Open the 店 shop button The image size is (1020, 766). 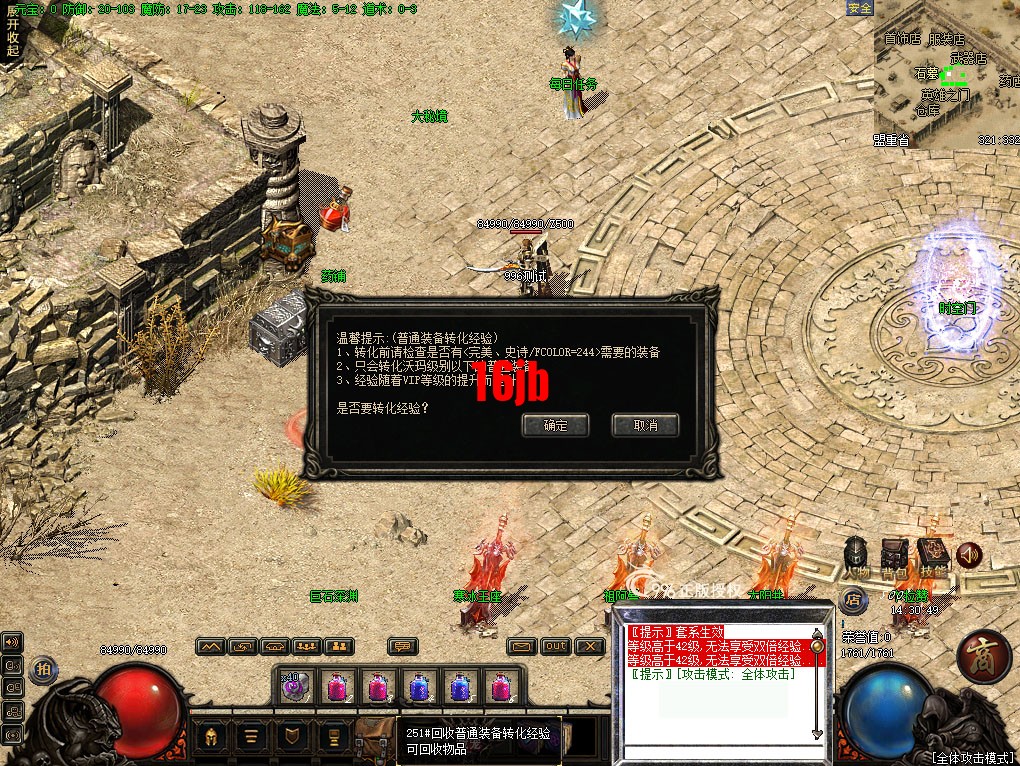(852, 600)
